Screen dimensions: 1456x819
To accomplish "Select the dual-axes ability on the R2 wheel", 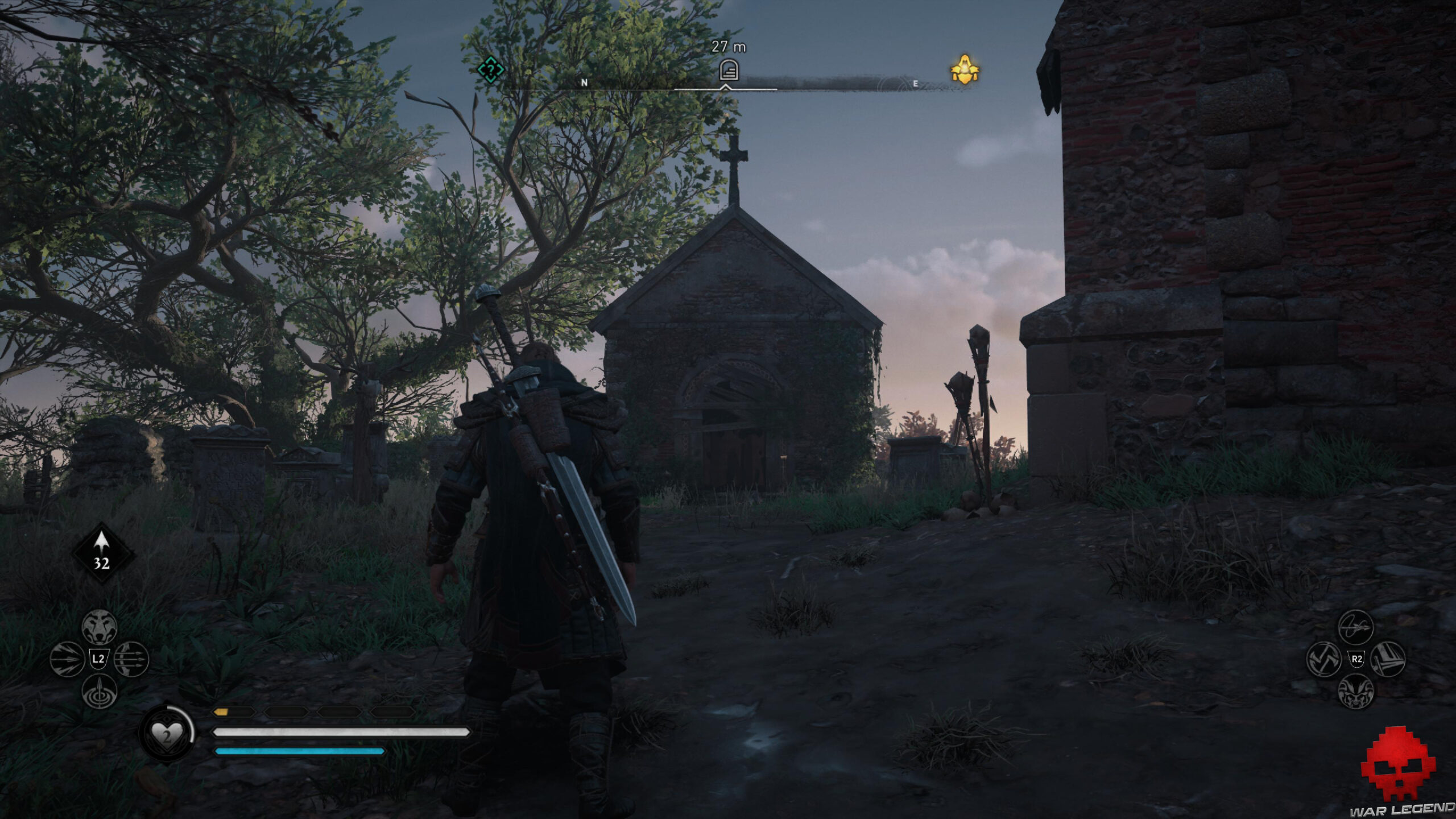I will 1324,659.
